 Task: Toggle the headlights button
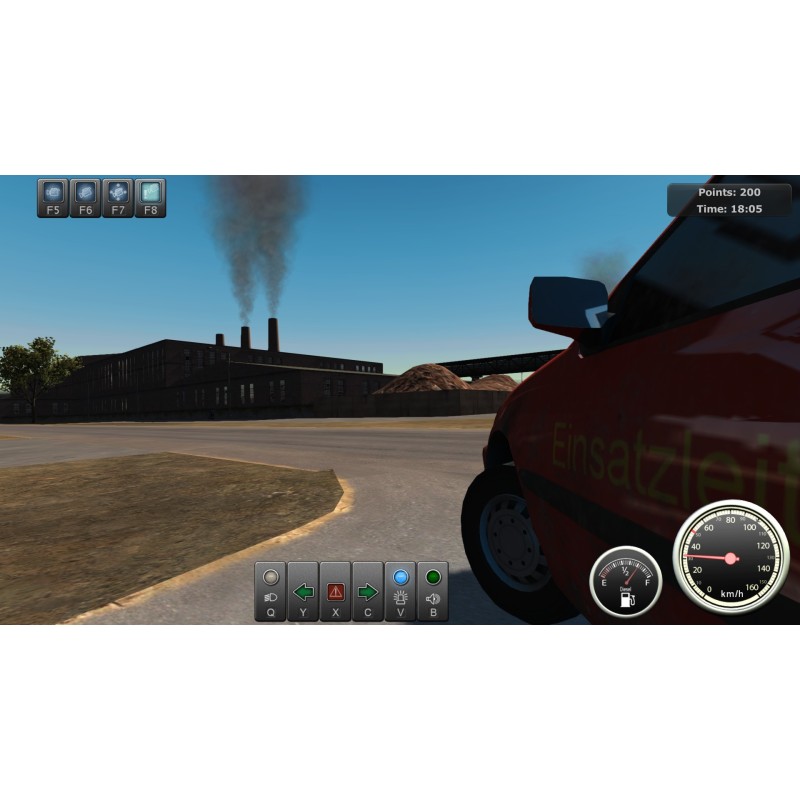tap(270, 591)
